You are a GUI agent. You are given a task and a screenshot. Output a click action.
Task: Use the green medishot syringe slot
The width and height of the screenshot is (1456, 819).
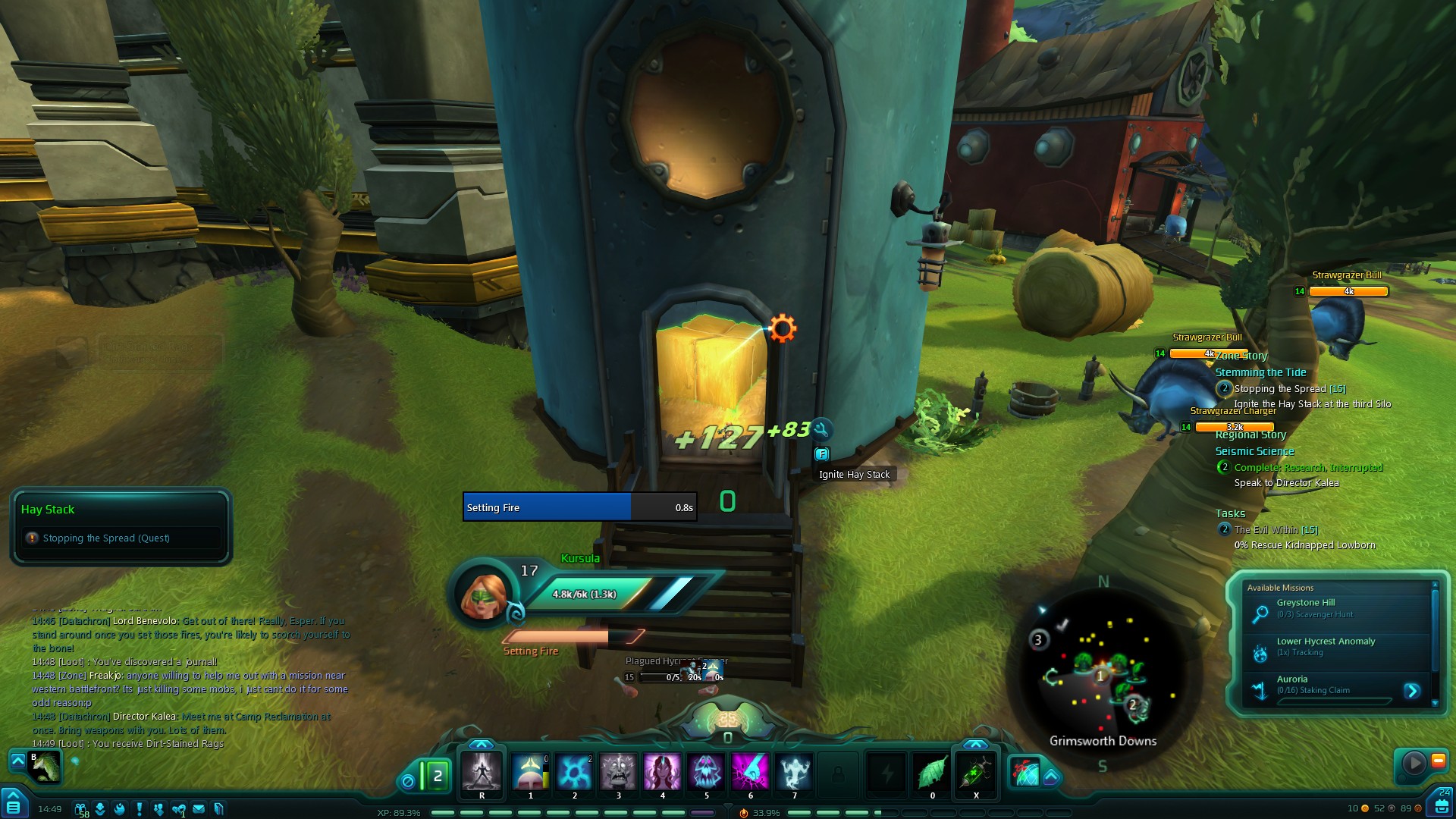(x=976, y=773)
